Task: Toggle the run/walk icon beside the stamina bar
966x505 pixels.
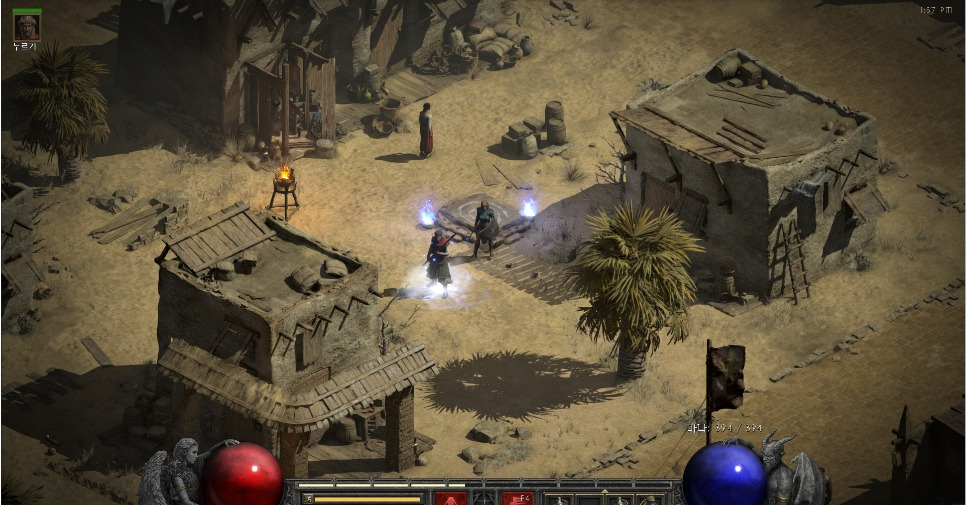Action: (308, 498)
